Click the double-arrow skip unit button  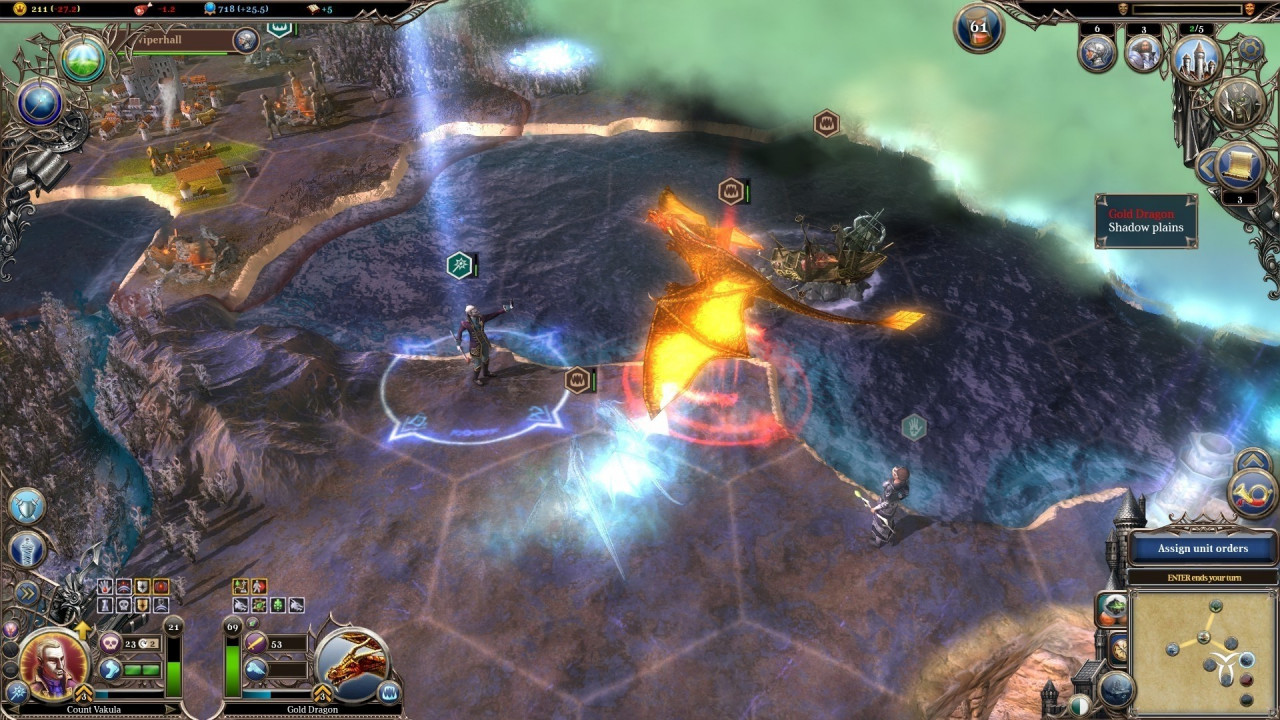[x=27, y=593]
